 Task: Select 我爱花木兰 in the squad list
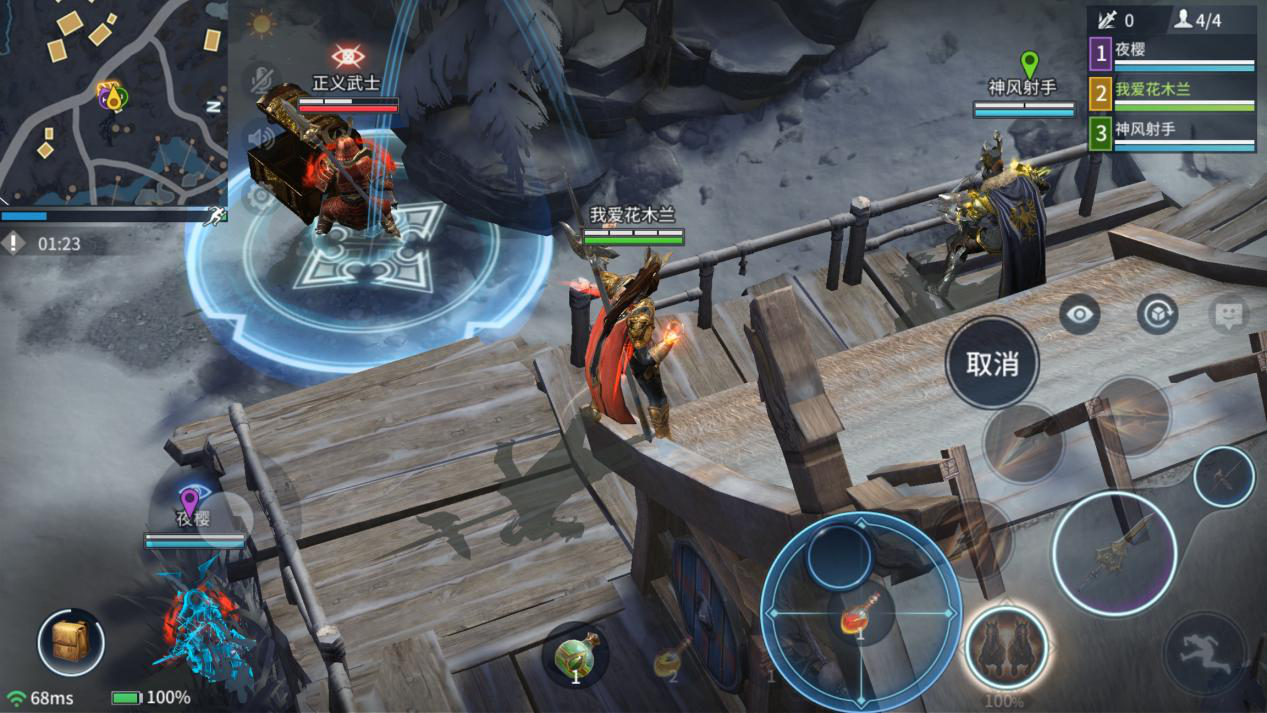1172,93
